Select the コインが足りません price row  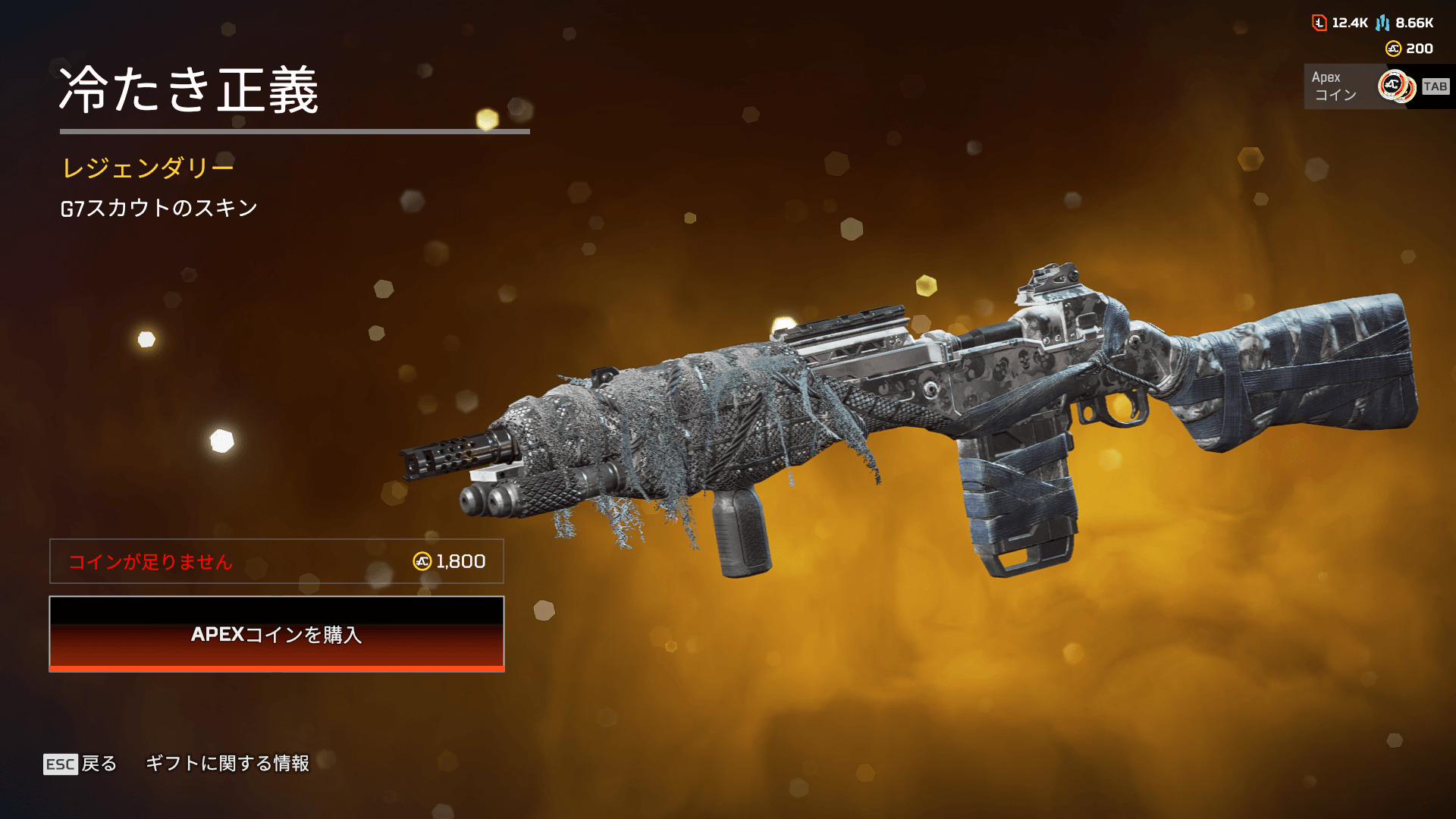tap(277, 561)
